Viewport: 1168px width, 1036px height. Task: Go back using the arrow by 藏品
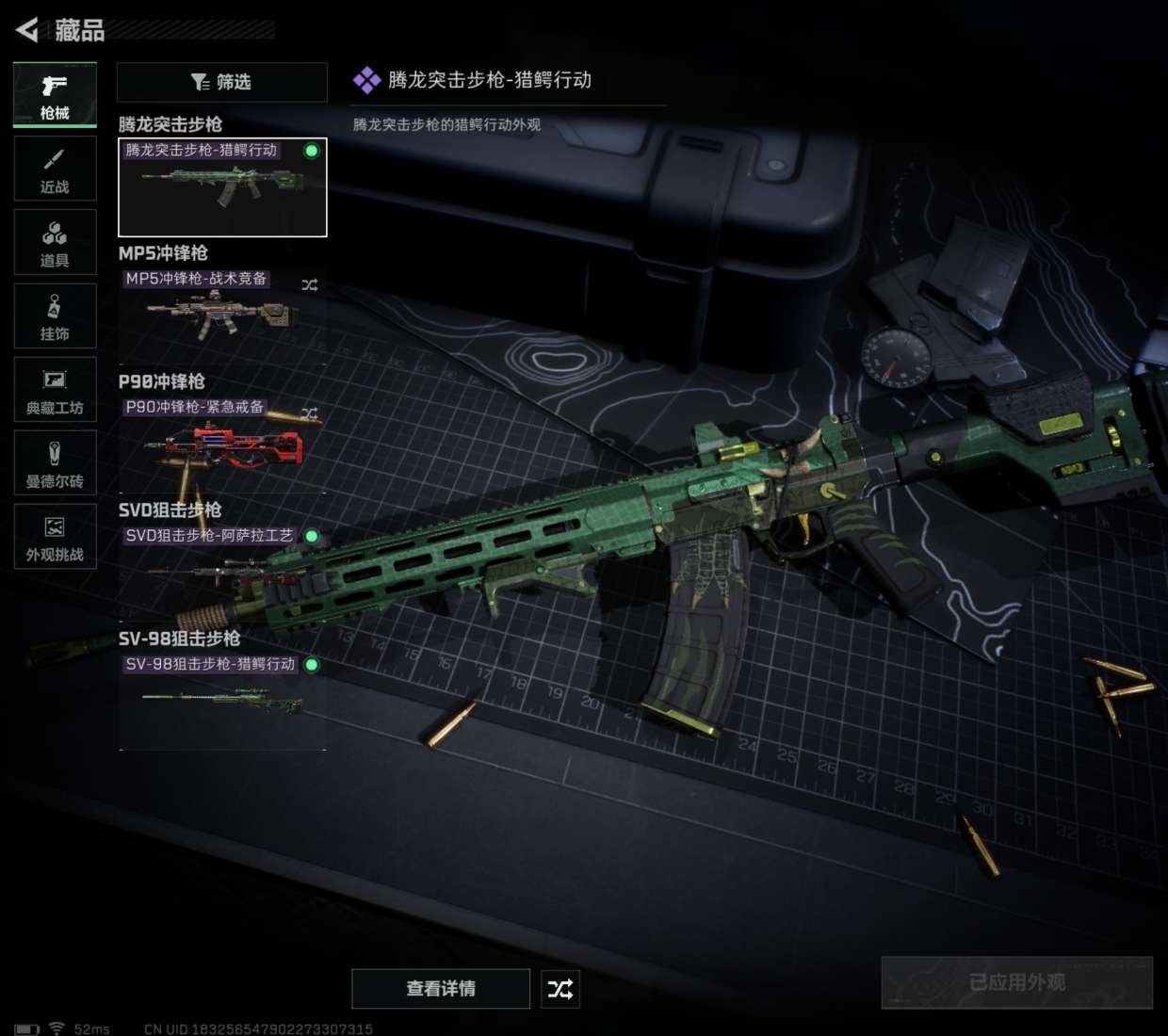click(x=27, y=30)
